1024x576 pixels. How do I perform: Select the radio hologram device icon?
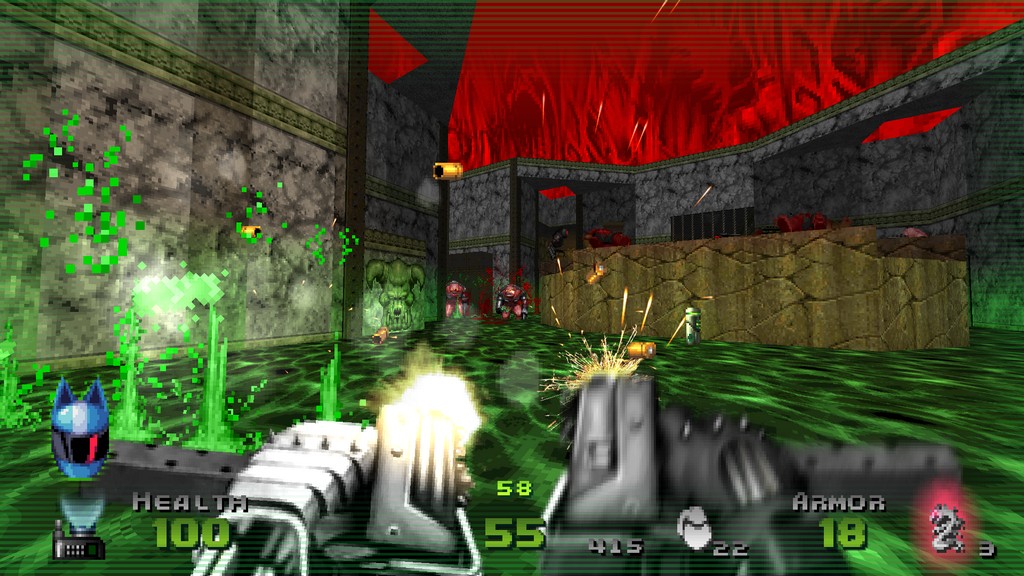click(x=79, y=533)
